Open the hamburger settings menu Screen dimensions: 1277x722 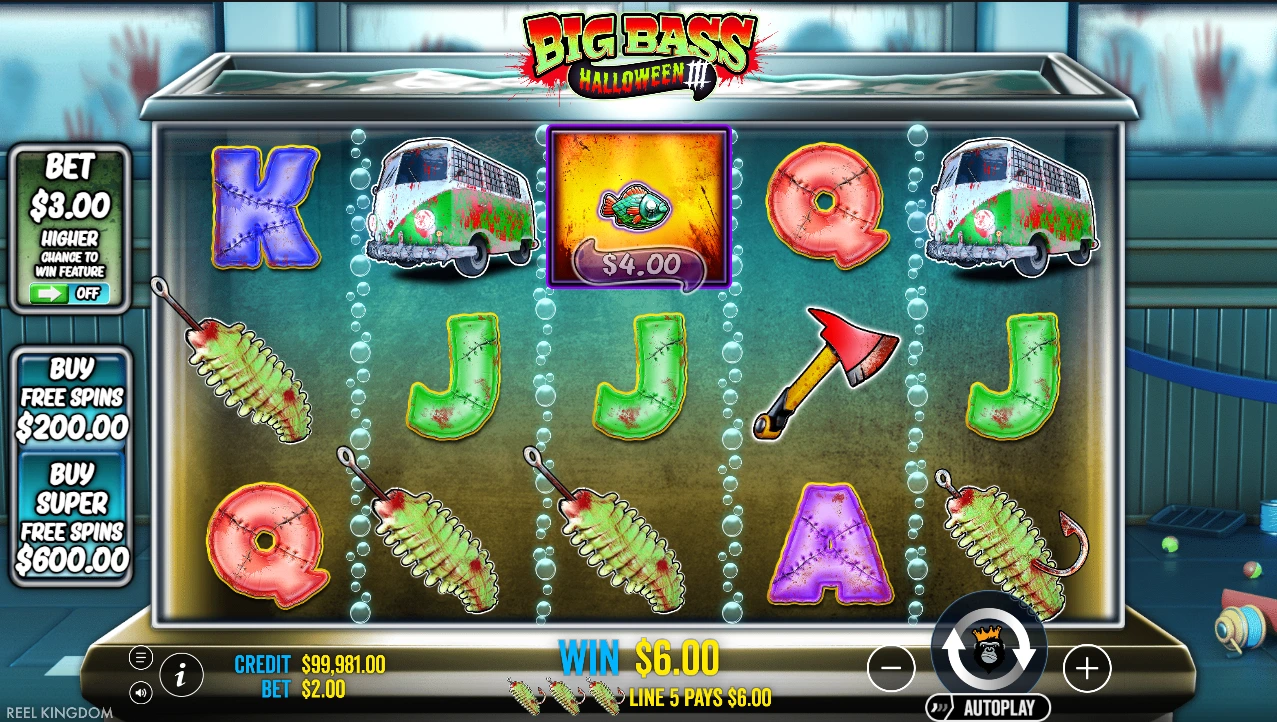[141, 657]
